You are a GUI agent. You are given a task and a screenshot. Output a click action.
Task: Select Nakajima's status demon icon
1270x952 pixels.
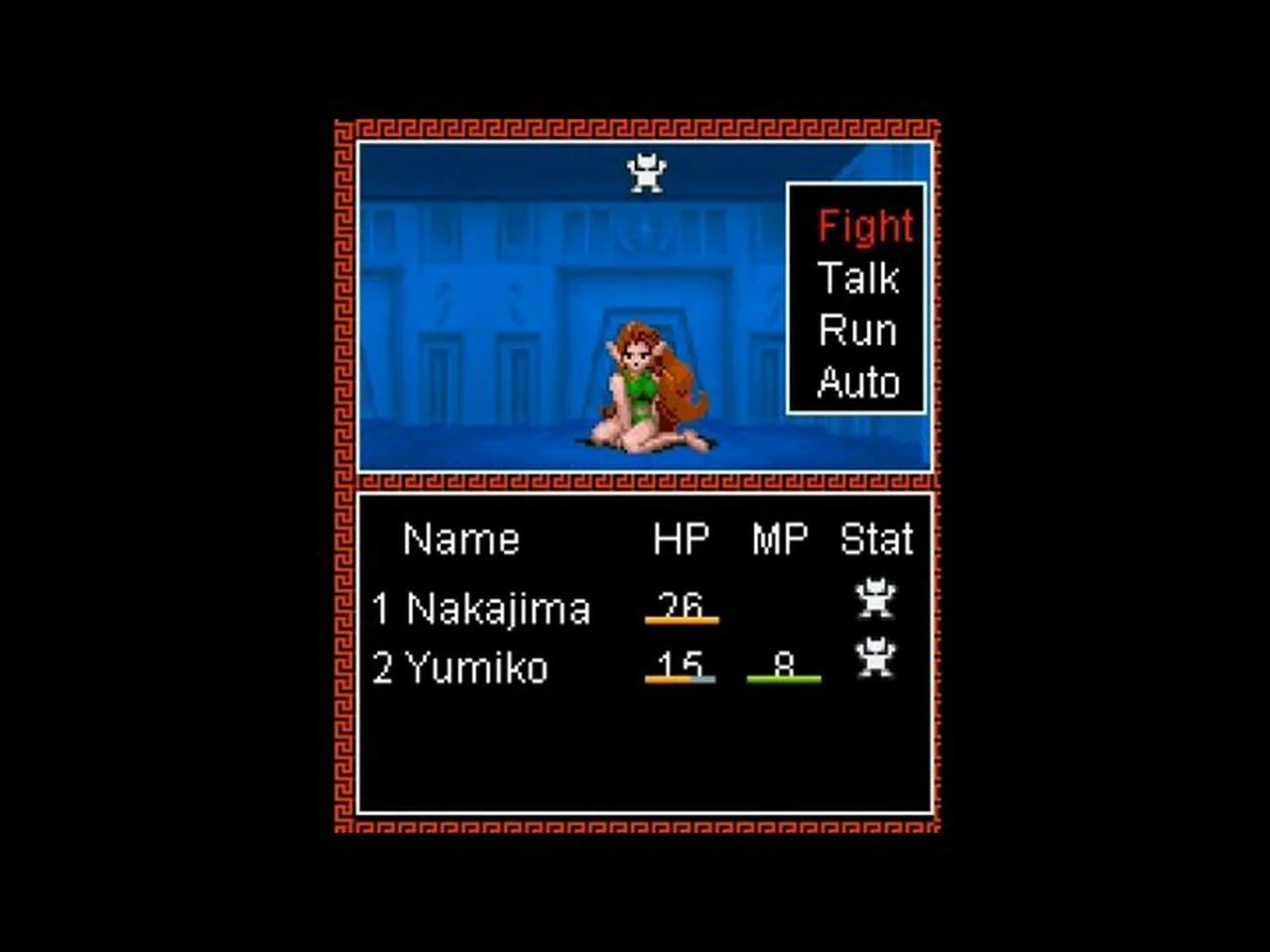point(877,599)
